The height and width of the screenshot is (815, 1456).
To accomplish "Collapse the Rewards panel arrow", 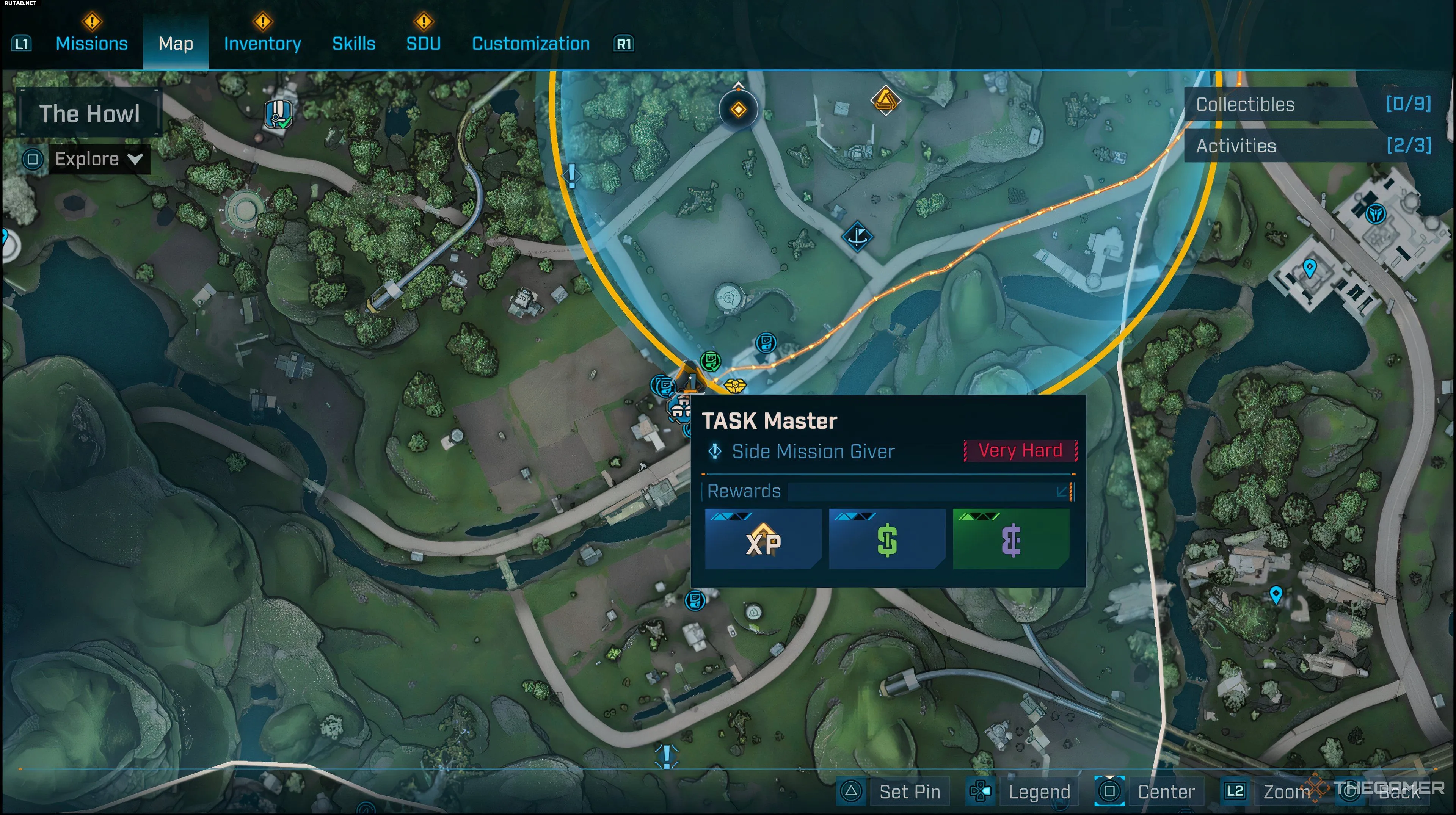I will pos(1062,491).
